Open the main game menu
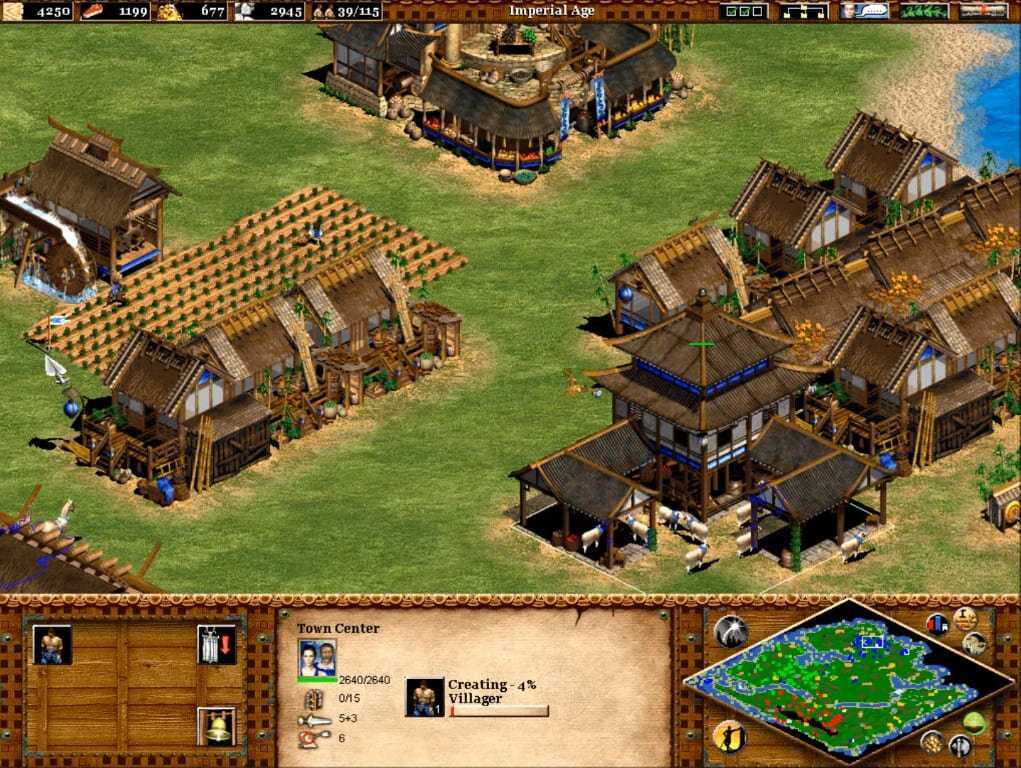 983,11
